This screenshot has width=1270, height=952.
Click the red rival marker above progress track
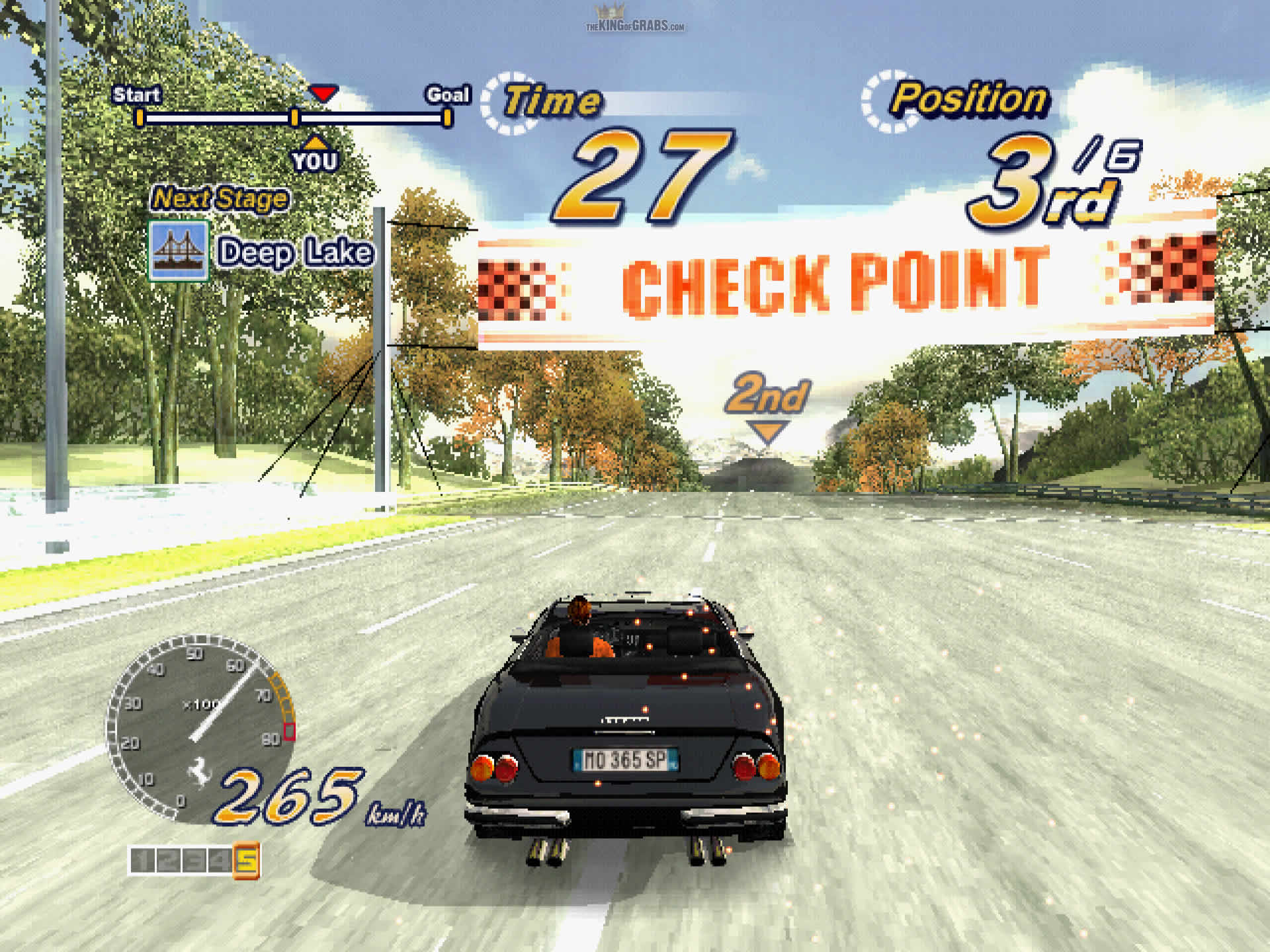coord(323,93)
